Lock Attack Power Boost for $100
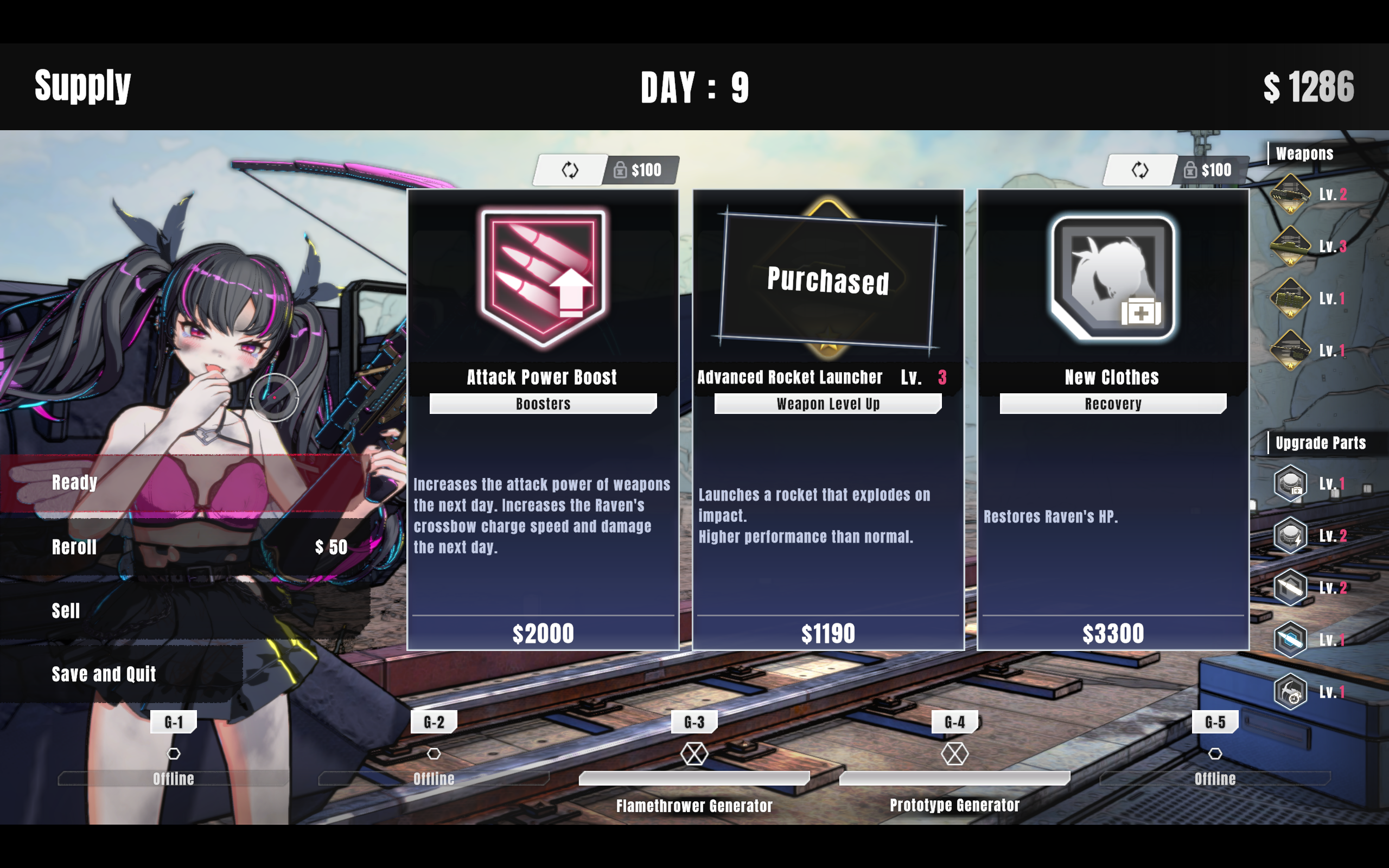Image resolution: width=1389 pixels, height=868 pixels. [x=639, y=170]
